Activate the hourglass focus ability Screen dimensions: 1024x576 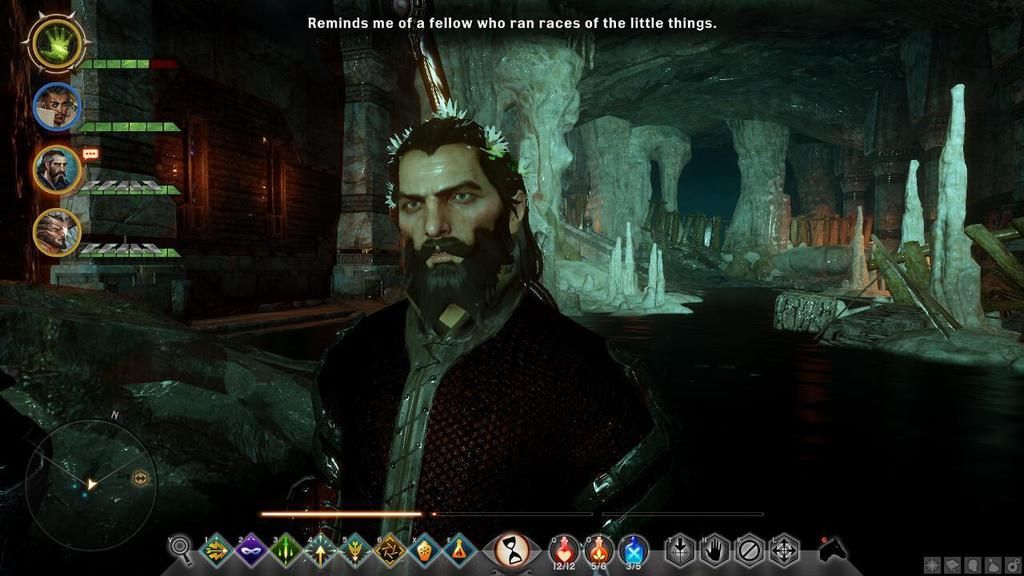513,550
